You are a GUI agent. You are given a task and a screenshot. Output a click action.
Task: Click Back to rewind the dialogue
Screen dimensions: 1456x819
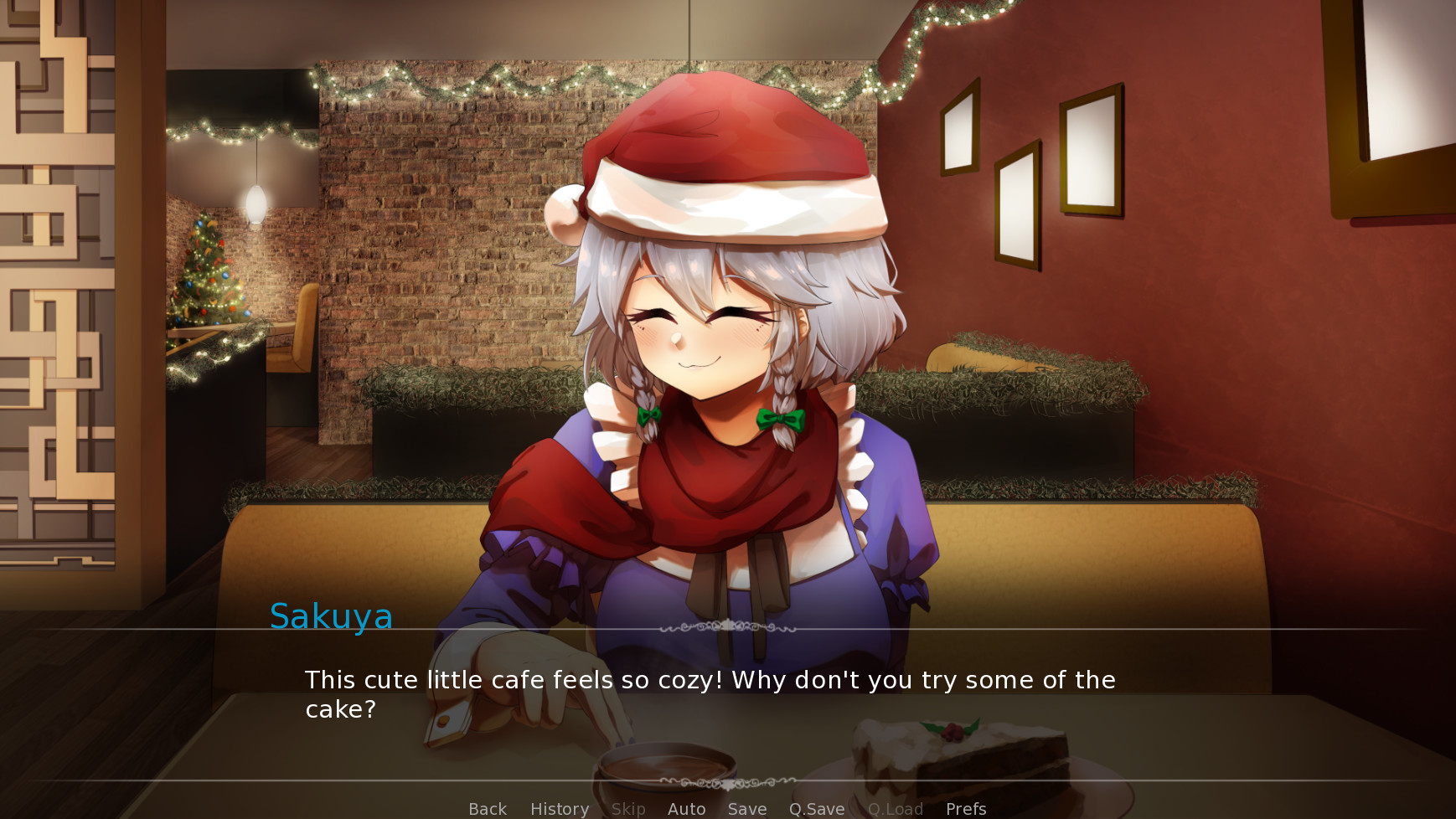click(x=487, y=809)
